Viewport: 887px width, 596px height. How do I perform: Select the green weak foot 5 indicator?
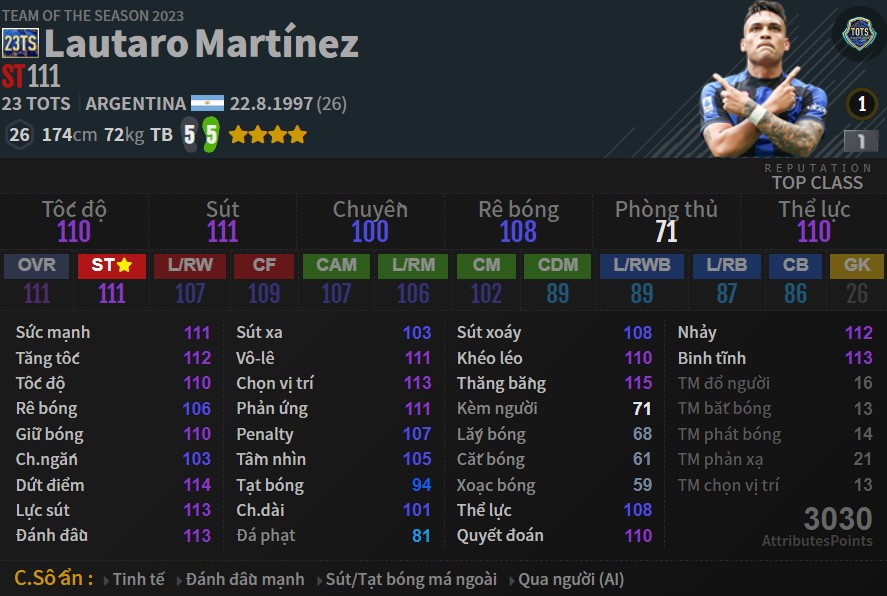point(210,135)
